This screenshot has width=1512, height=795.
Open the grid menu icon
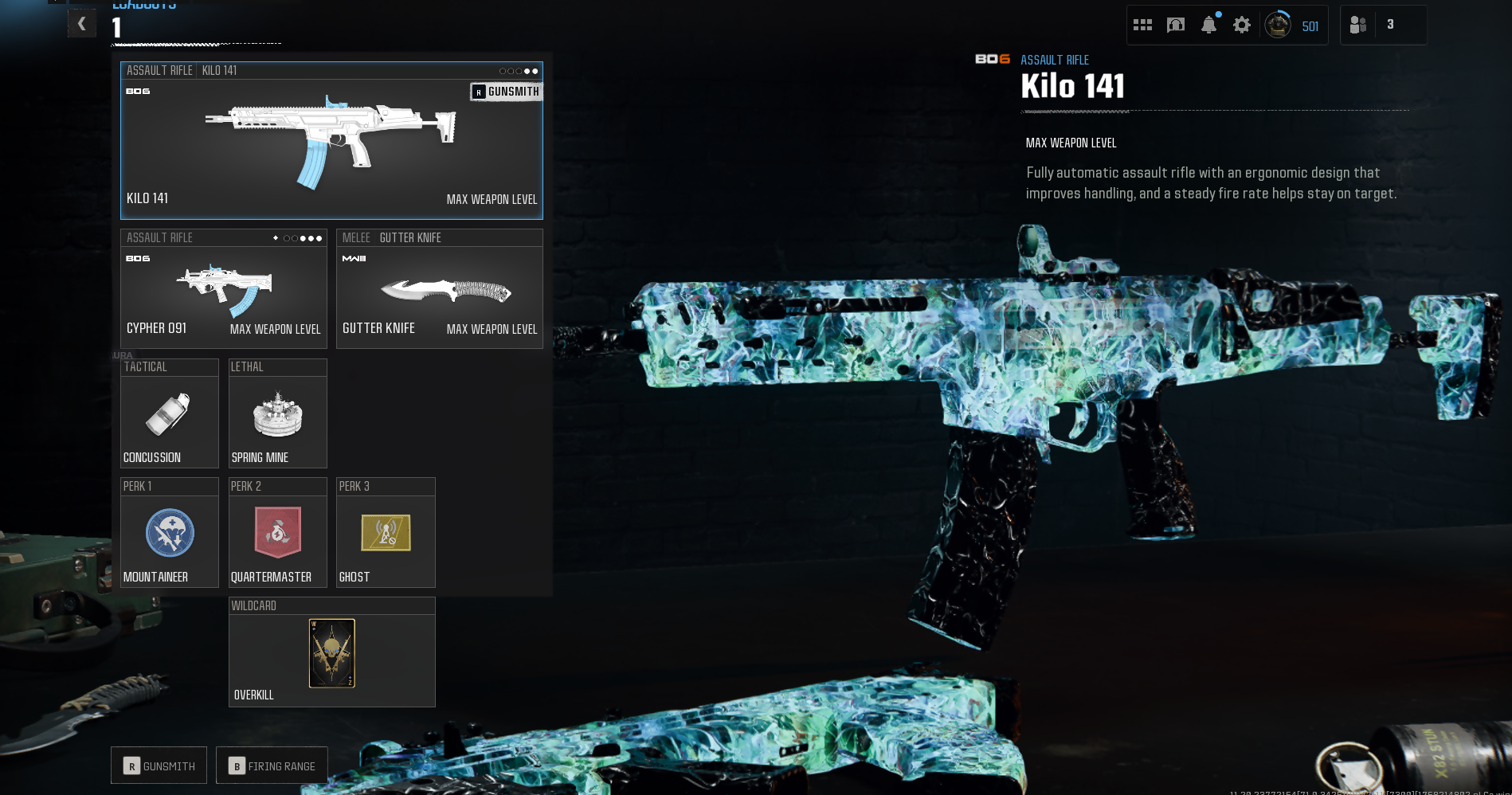1142,25
